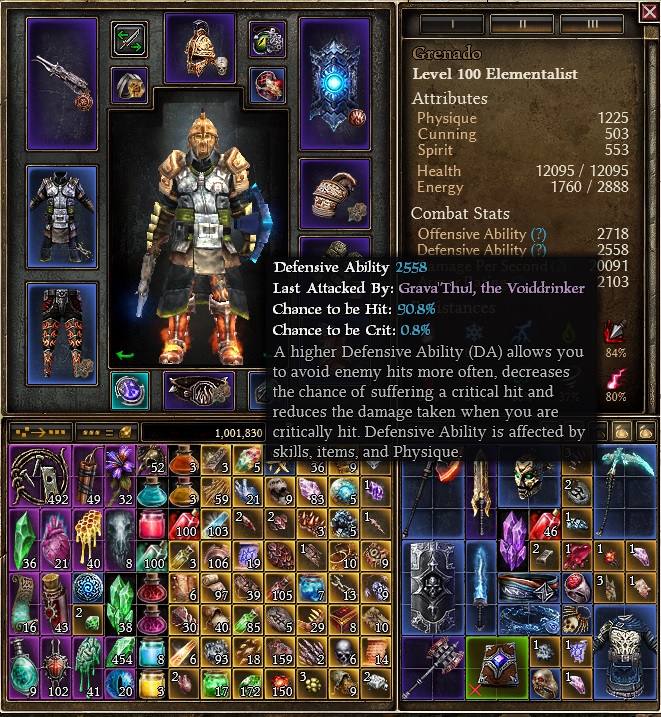
Task: Click the weapon swap arrows button
Action: click(130, 40)
